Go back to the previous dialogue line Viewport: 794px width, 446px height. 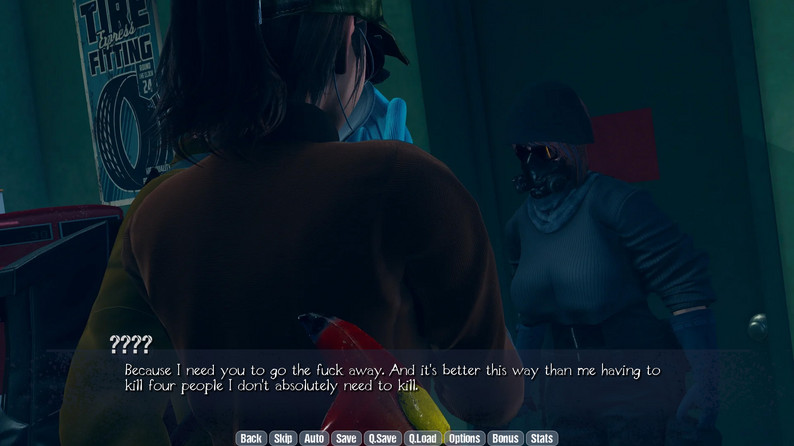click(251, 438)
